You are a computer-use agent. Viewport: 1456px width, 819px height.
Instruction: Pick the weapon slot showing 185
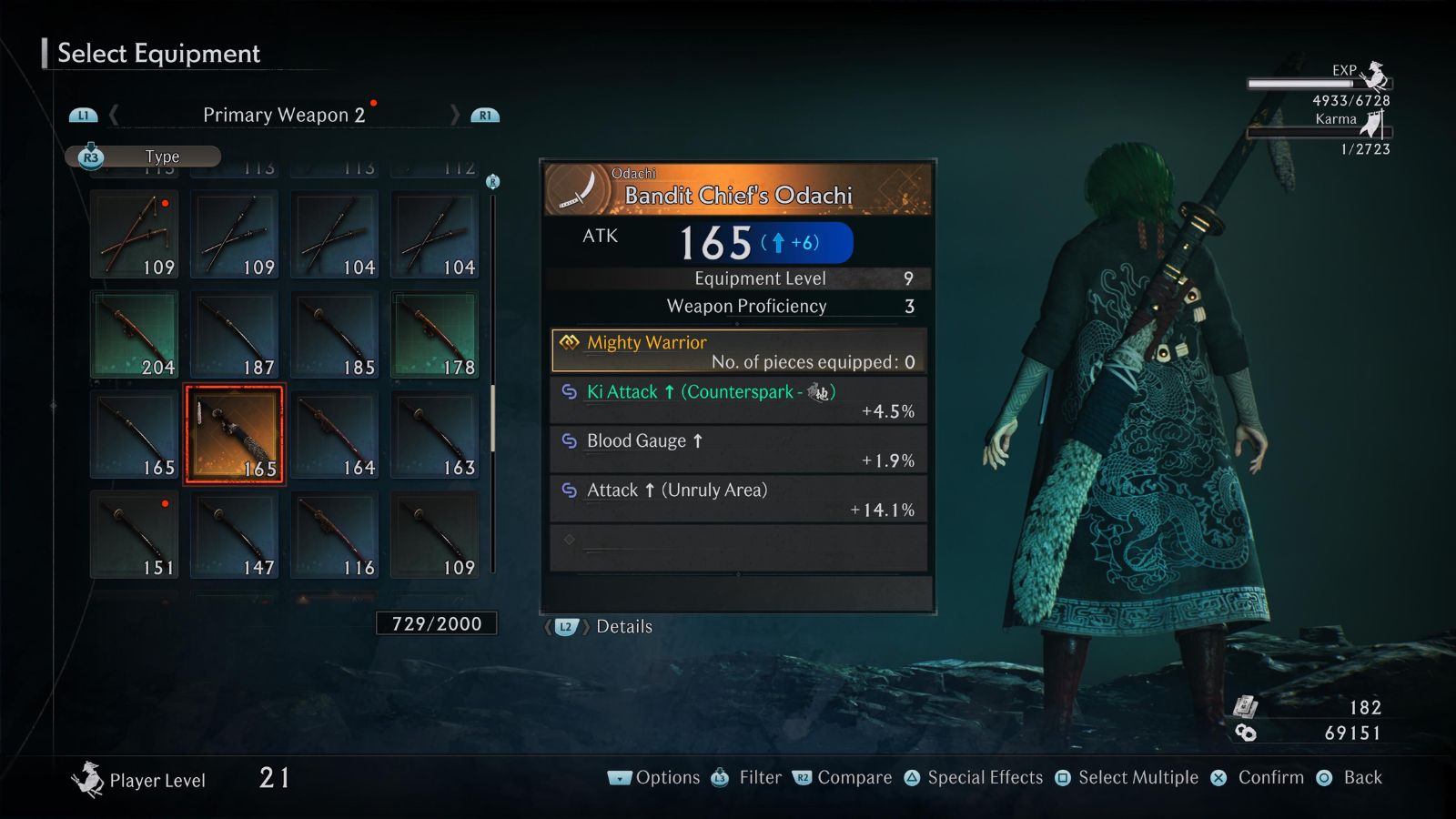pos(335,334)
